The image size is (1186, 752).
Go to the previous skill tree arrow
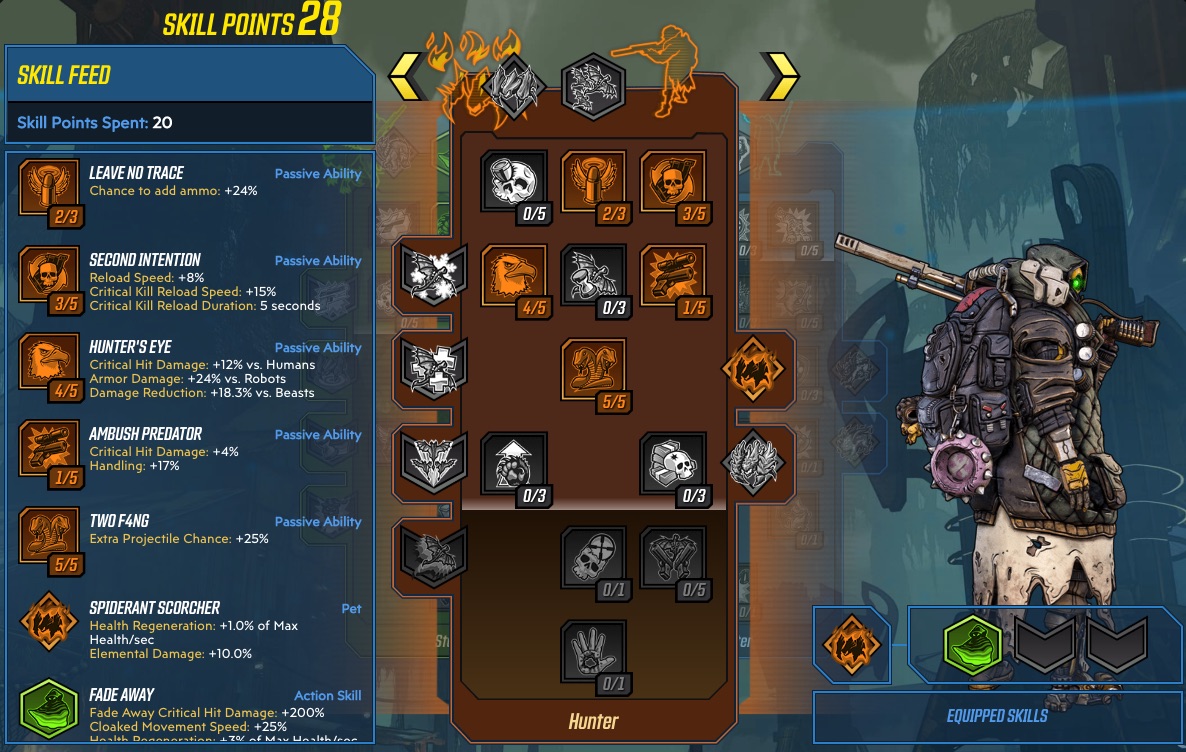(406, 76)
